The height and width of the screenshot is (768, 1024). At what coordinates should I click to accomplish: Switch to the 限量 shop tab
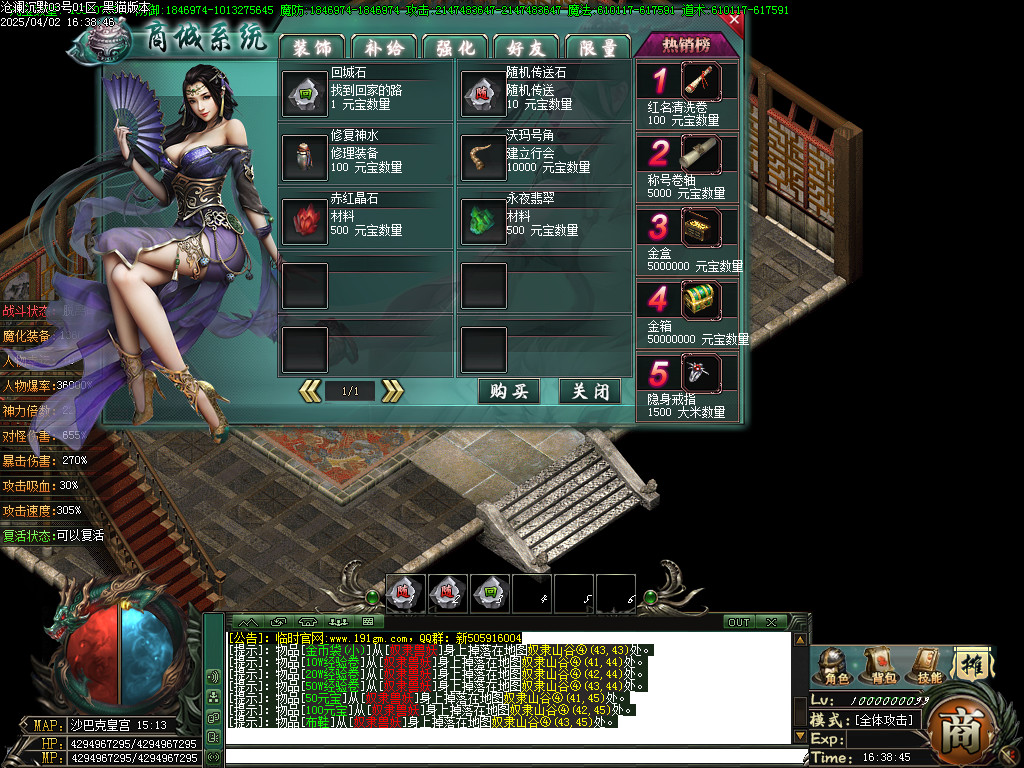point(597,47)
